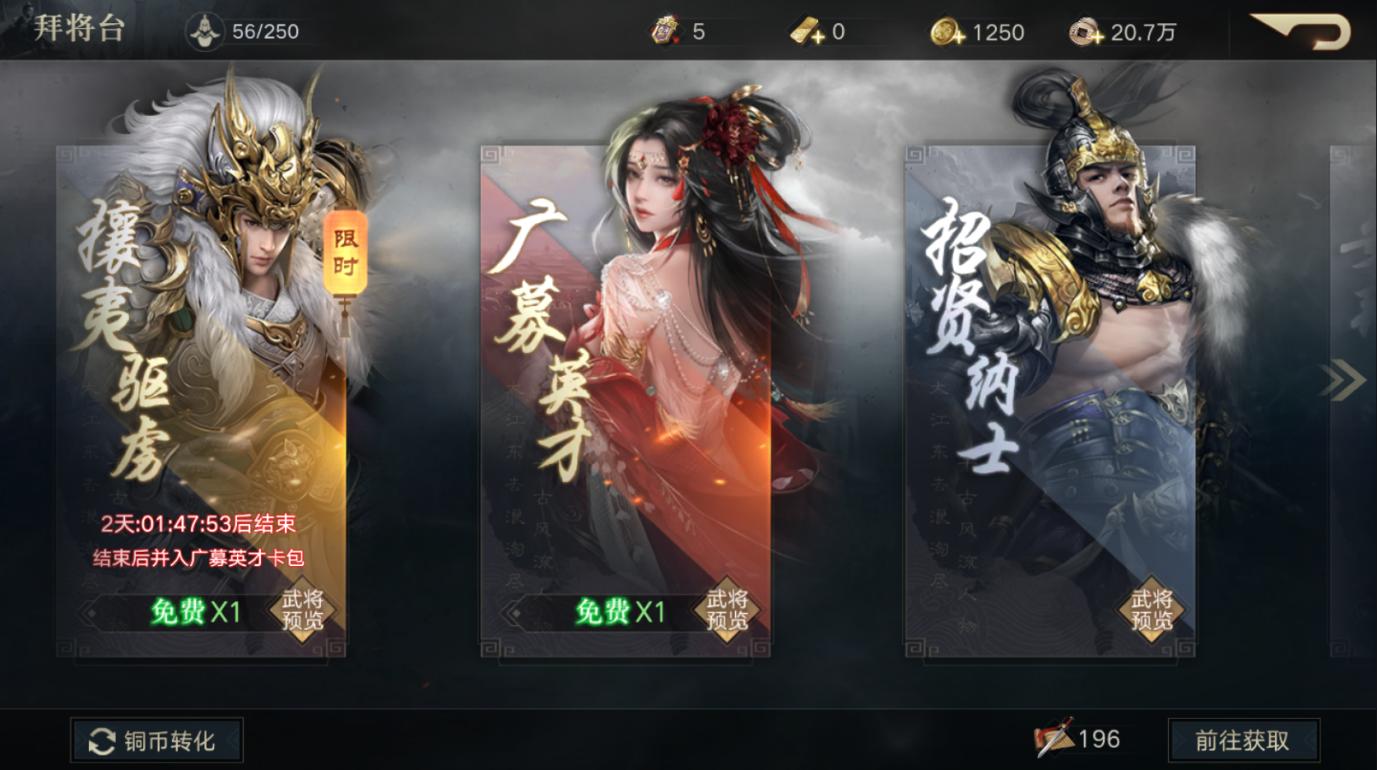Click the copper coin icon next to 20.7万
This screenshot has height=770, width=1377.
pos(1084,31)
